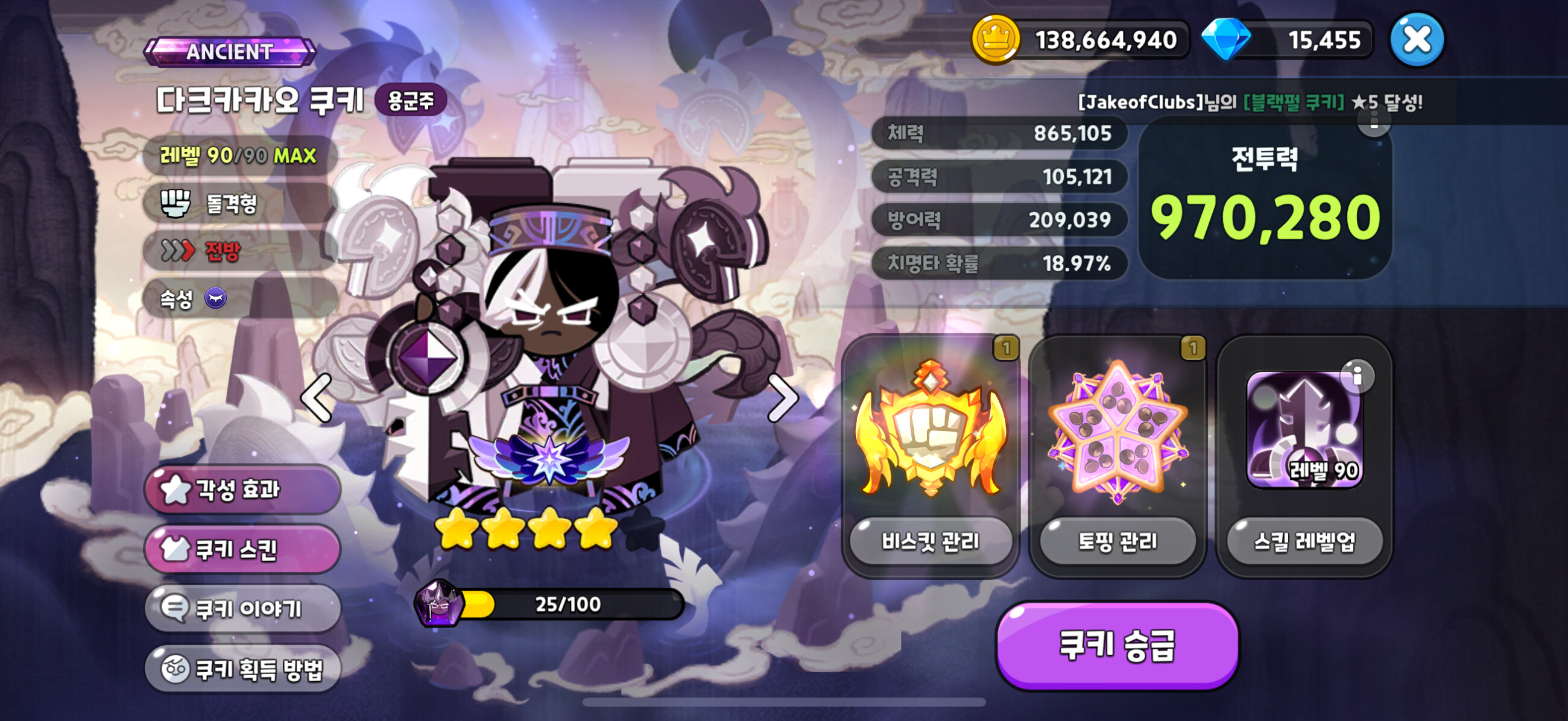Tap the blue crystal gem icon
Image resolution: width=1568 pixels, height=721 pixels.
[1226, 40]
